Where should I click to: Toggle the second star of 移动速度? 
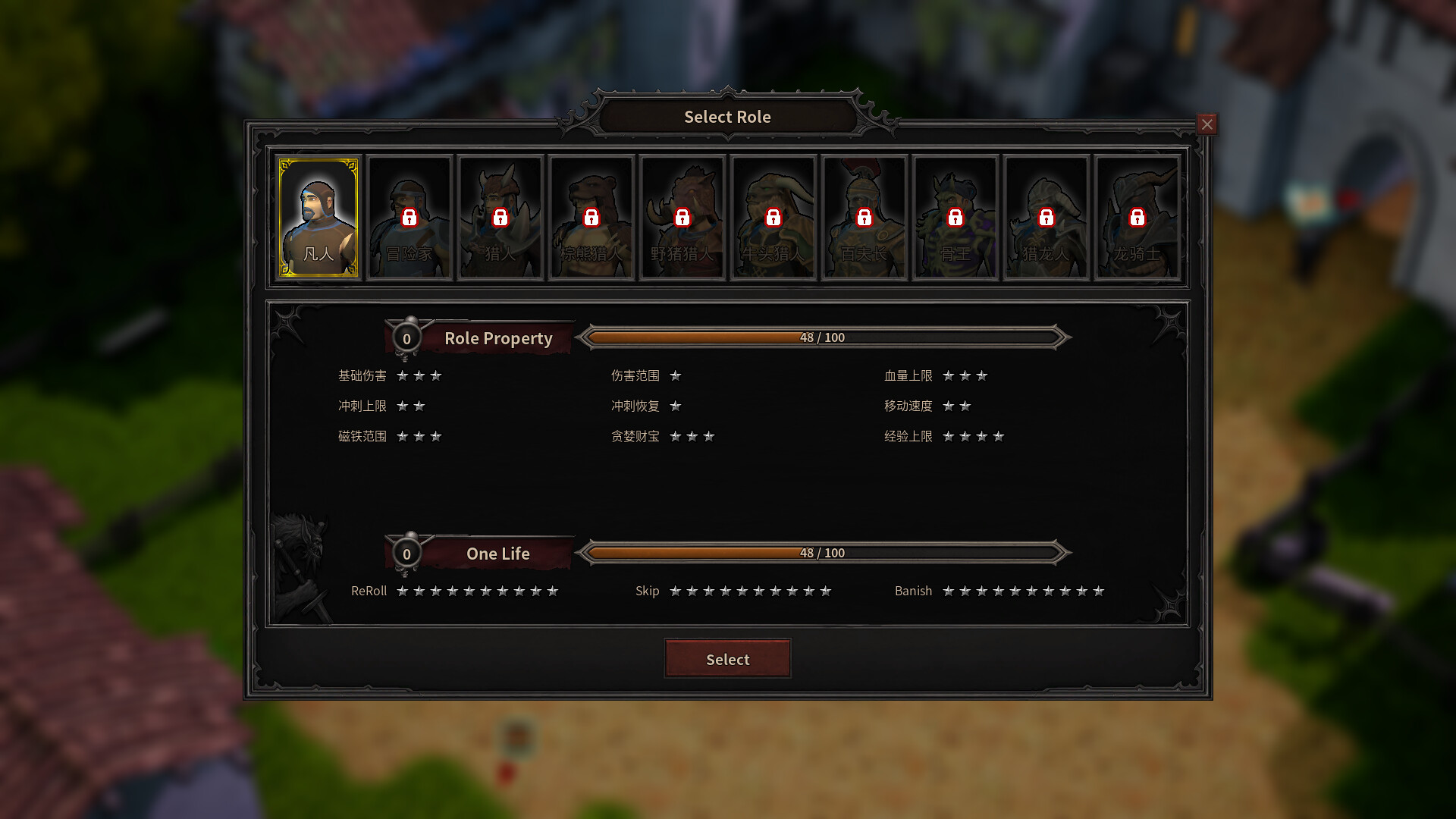964,406
